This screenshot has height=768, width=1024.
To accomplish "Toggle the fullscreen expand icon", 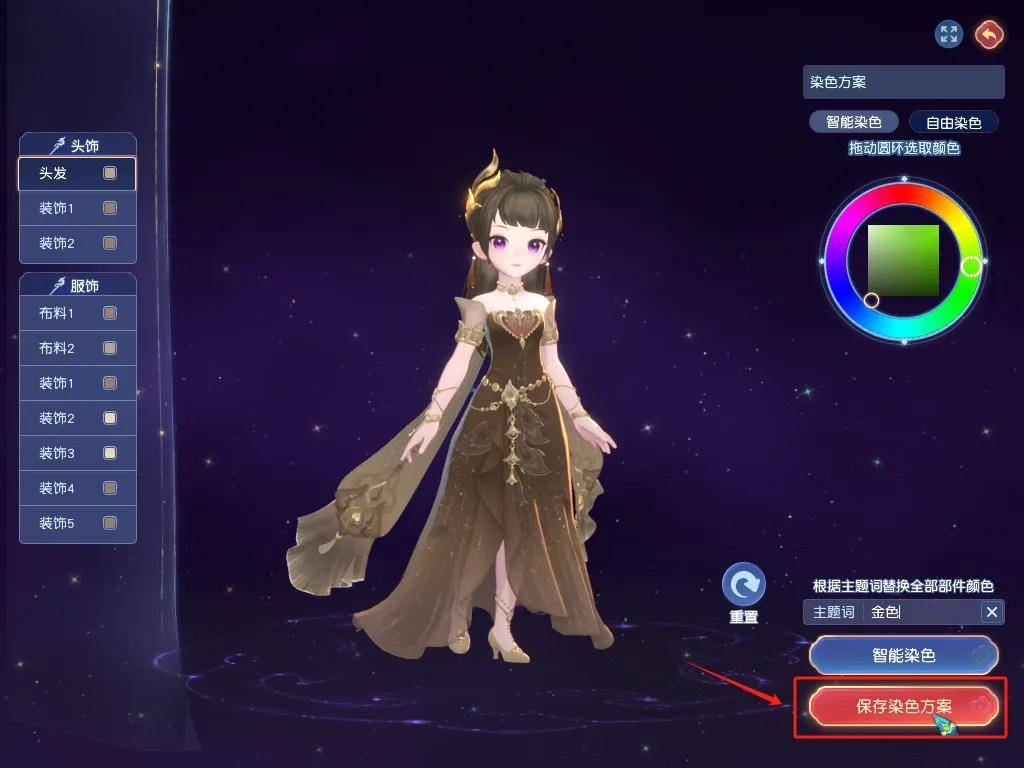I will (x=948, y=35).
